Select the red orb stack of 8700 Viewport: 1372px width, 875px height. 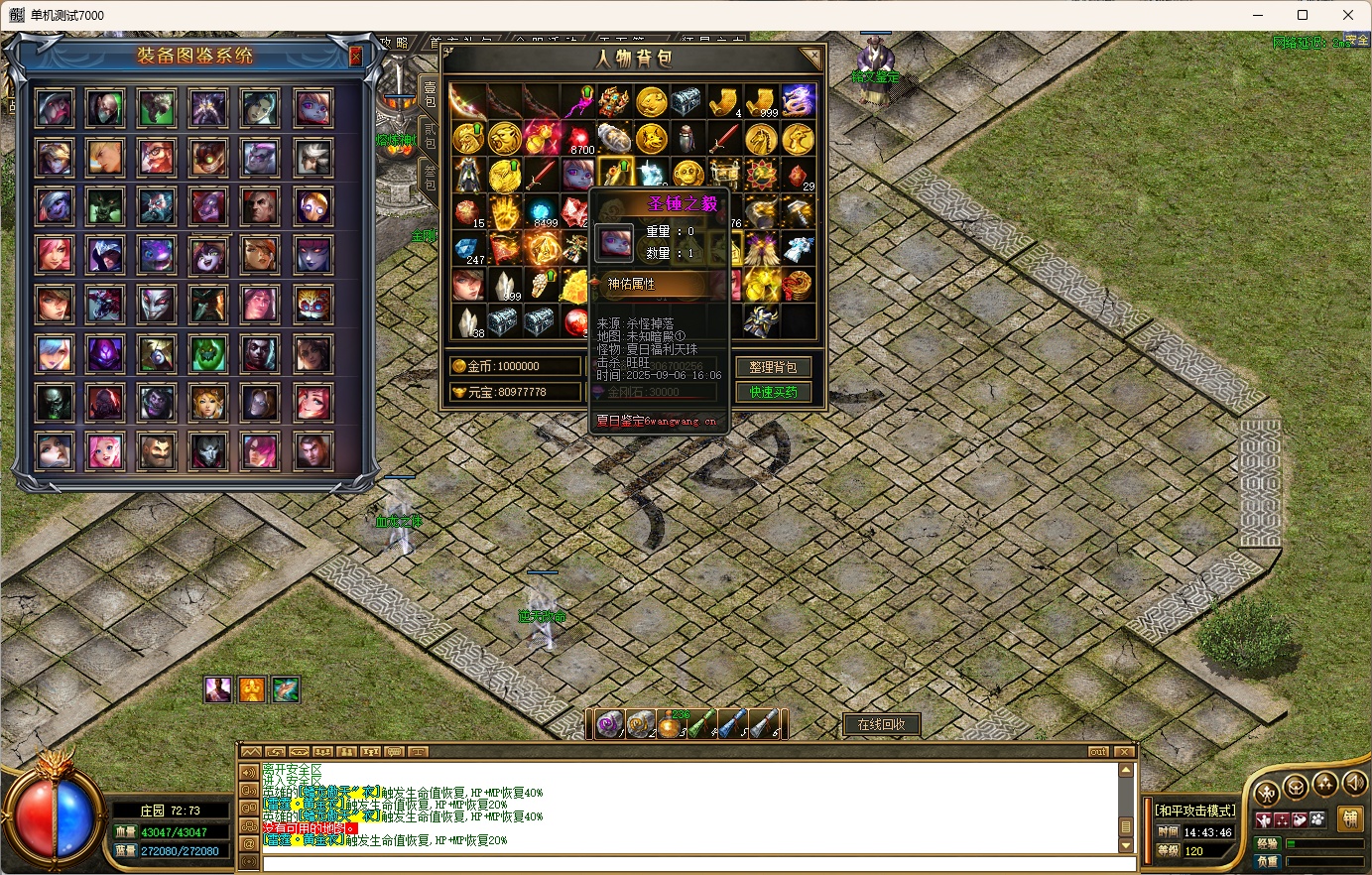click(x=579, y=139)
